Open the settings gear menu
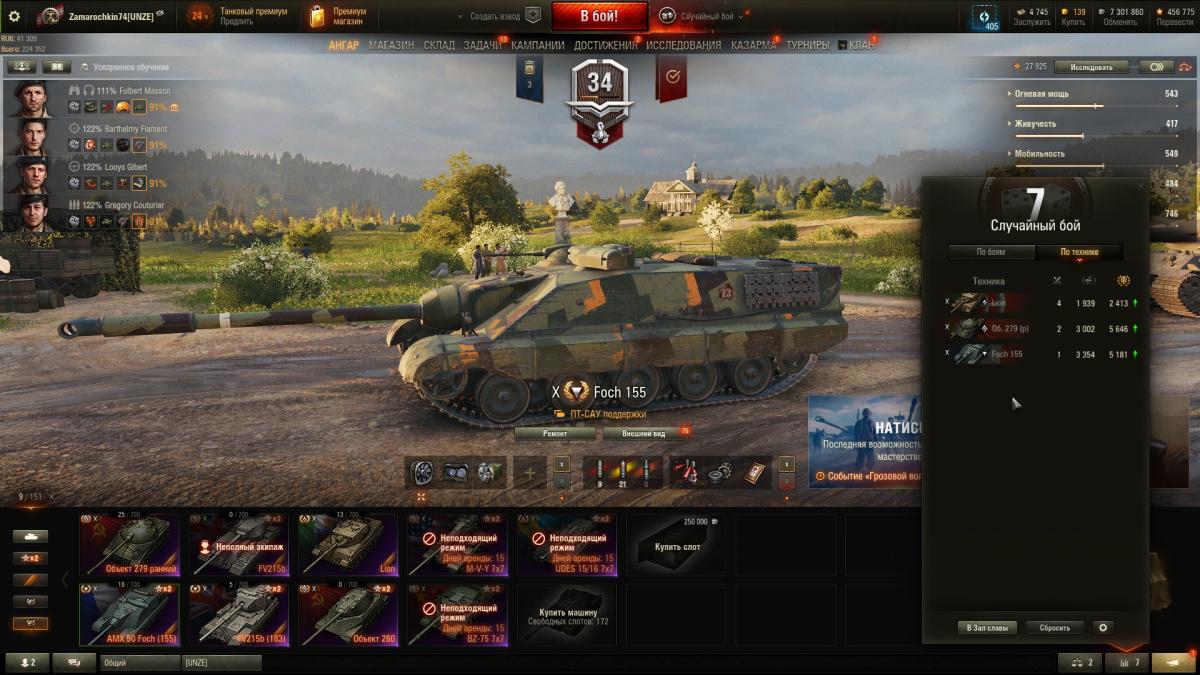This screenshot has height=675, width=1200. [x=14, y=16]
